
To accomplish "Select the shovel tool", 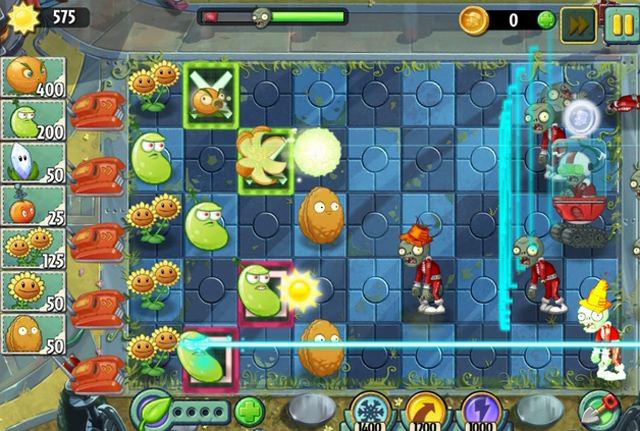I will [599, 410].
